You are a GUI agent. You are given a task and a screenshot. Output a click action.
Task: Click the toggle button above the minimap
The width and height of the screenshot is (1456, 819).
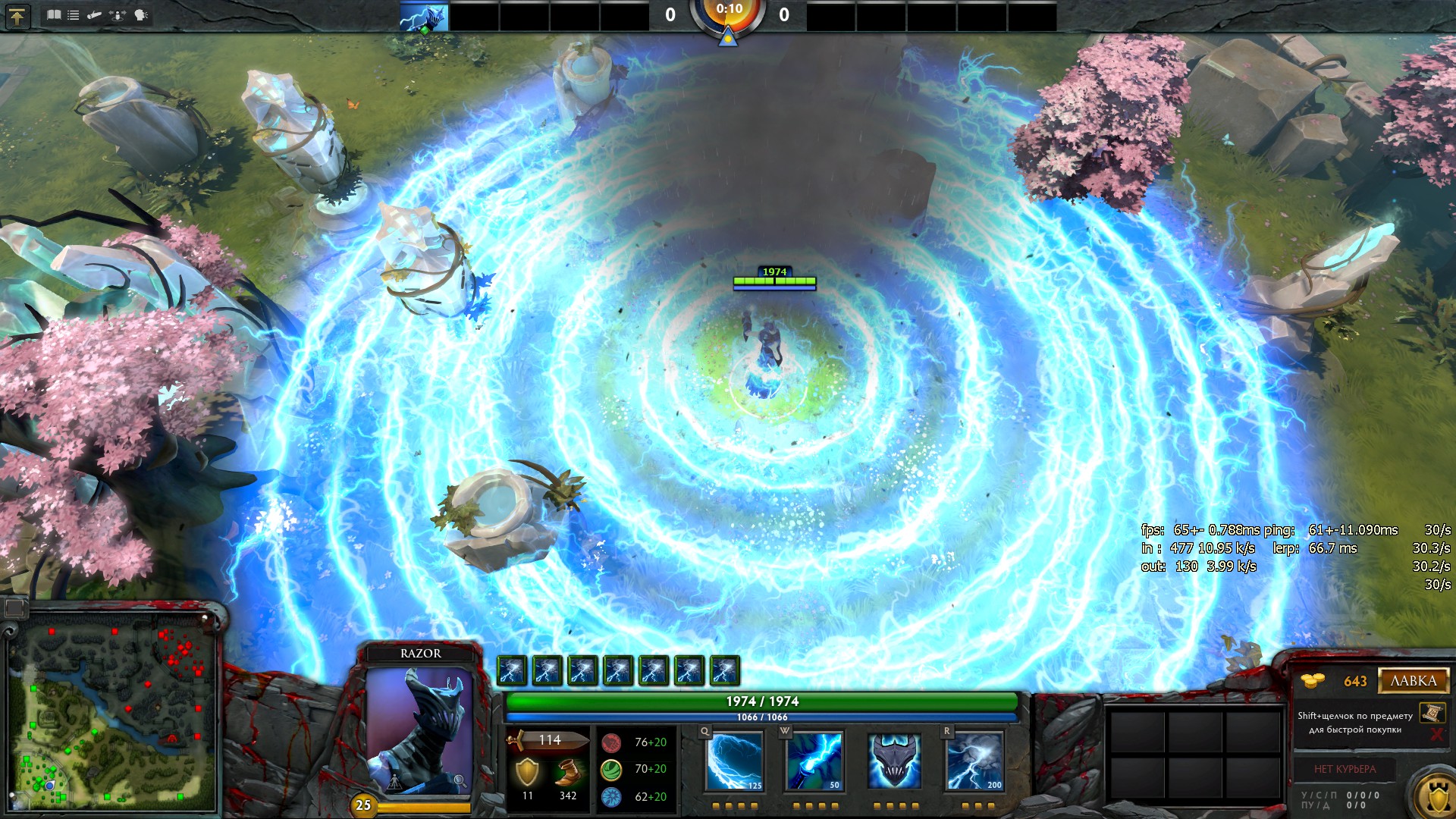[15, 607]
